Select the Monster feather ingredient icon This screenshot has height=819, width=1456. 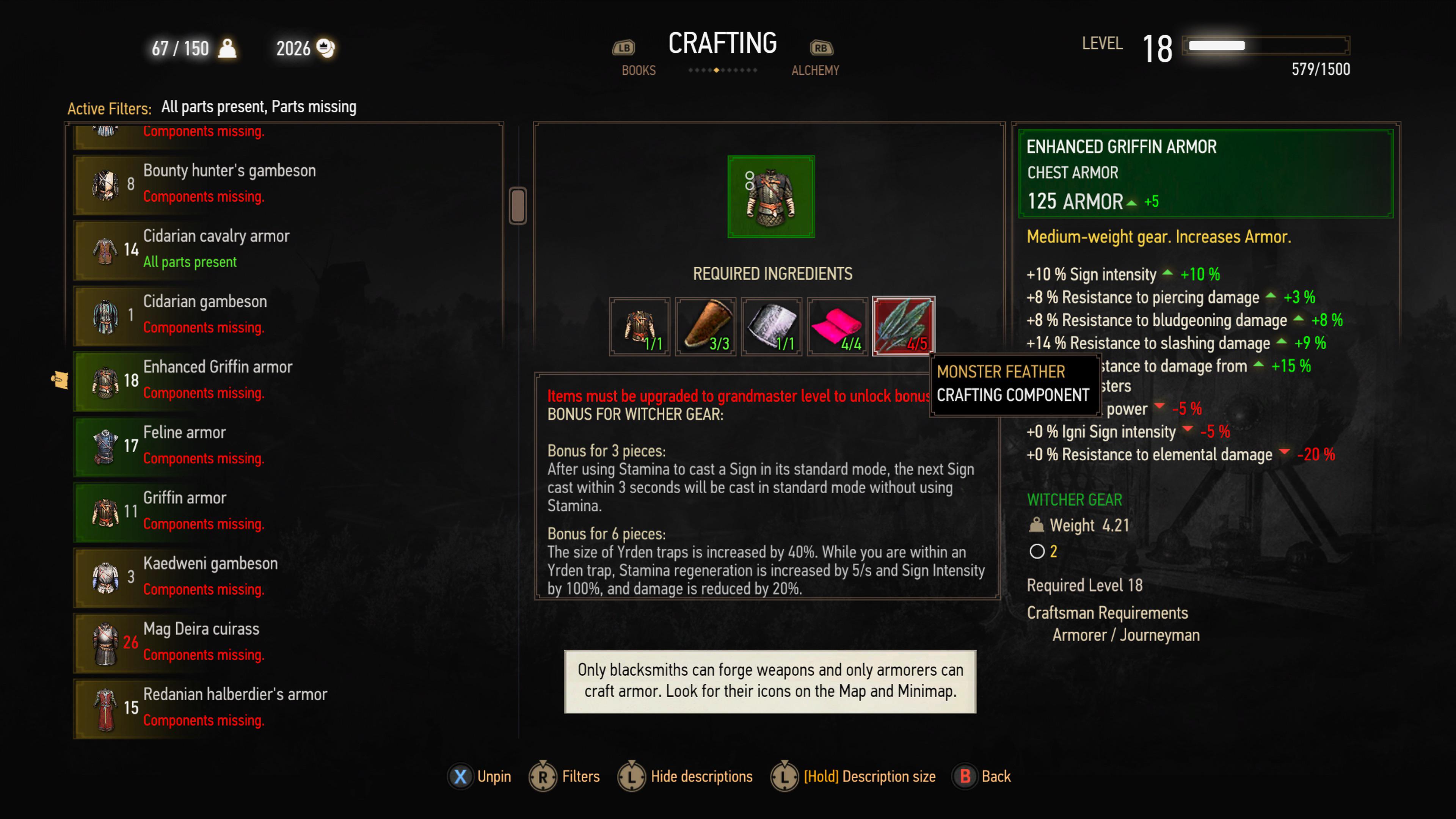[x=903, y=327]
